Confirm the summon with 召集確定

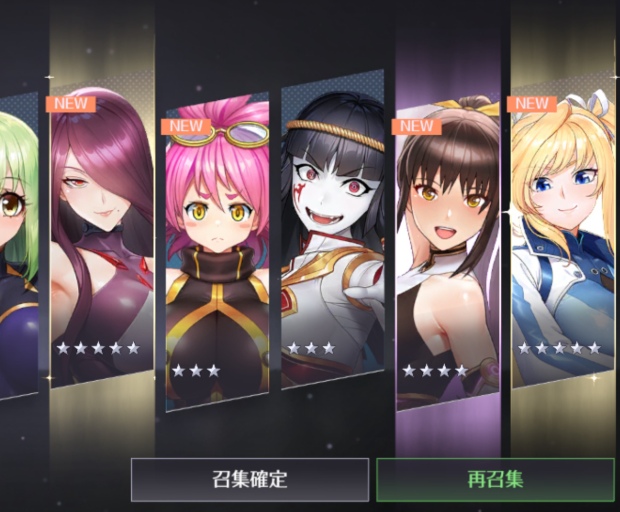(250, 479)
